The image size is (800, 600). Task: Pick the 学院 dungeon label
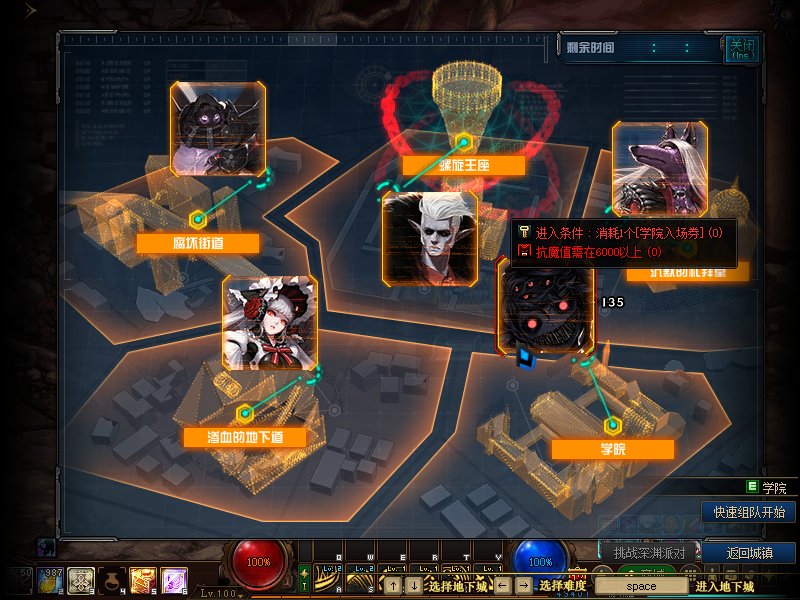[612, 449]
